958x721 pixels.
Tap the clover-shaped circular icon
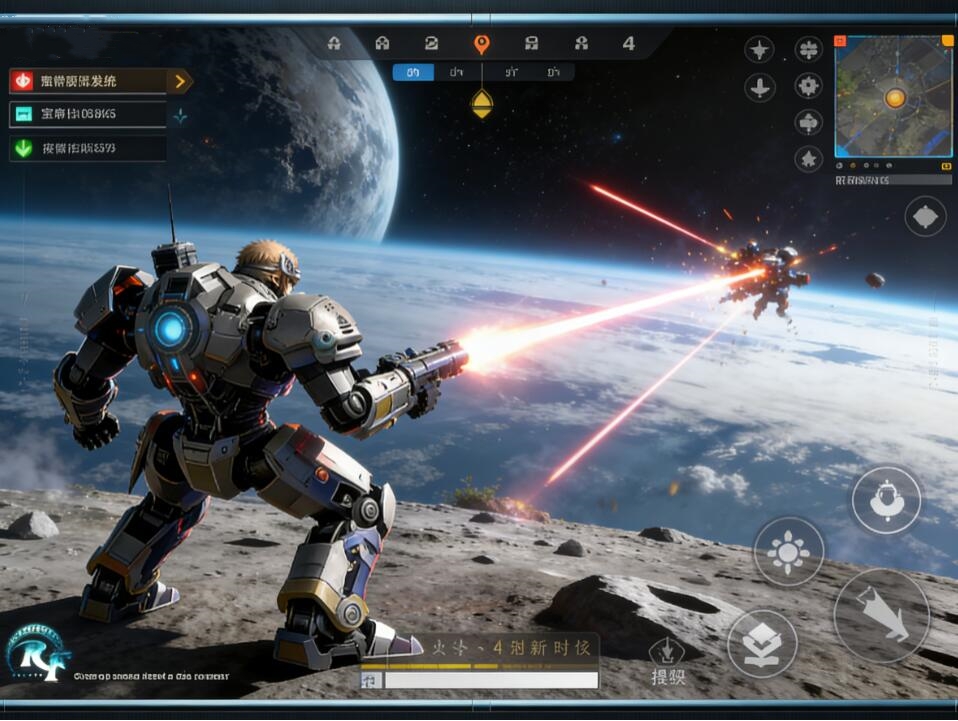(808, 50)
